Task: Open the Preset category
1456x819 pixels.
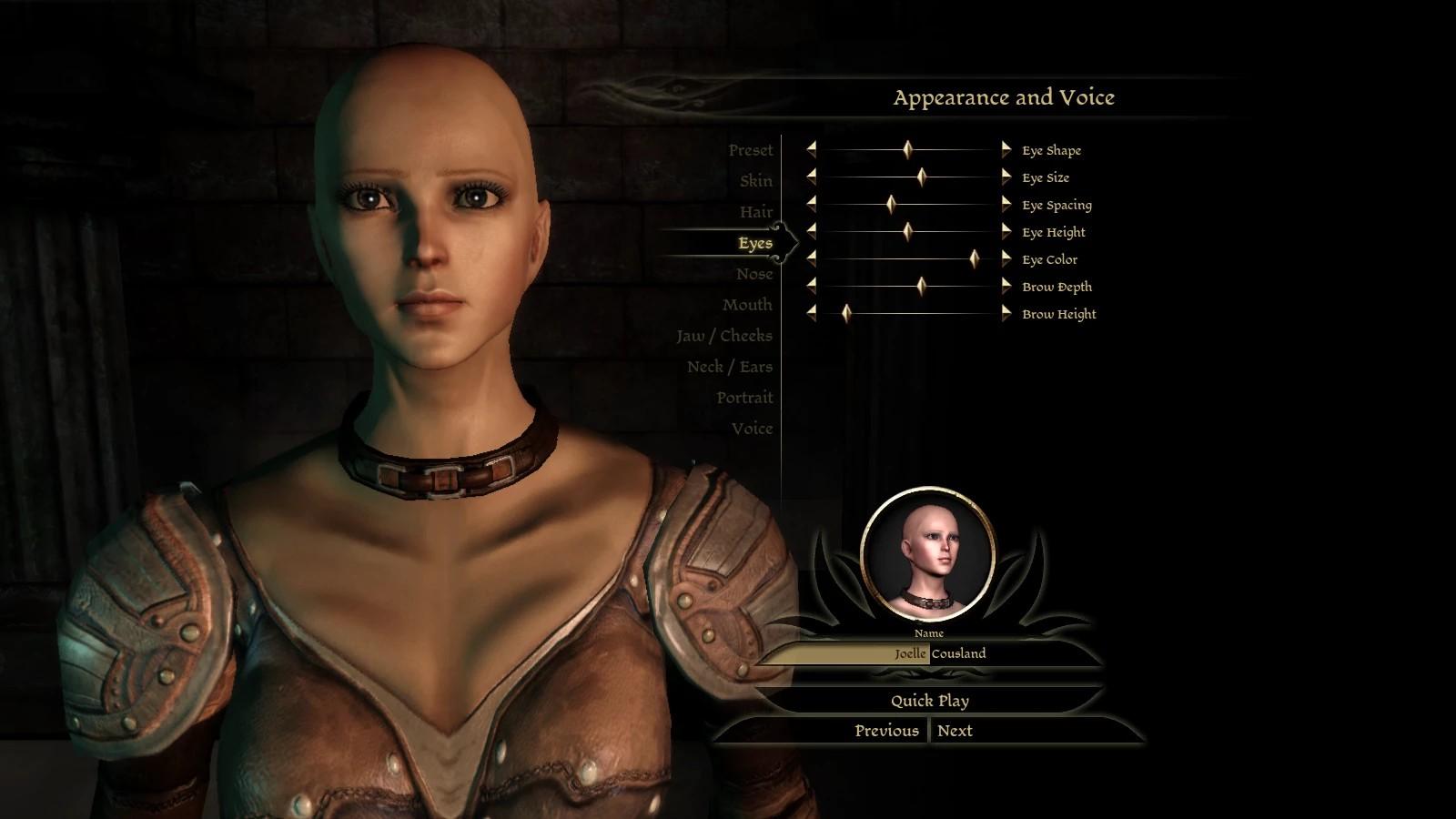Action: [750, 150]
